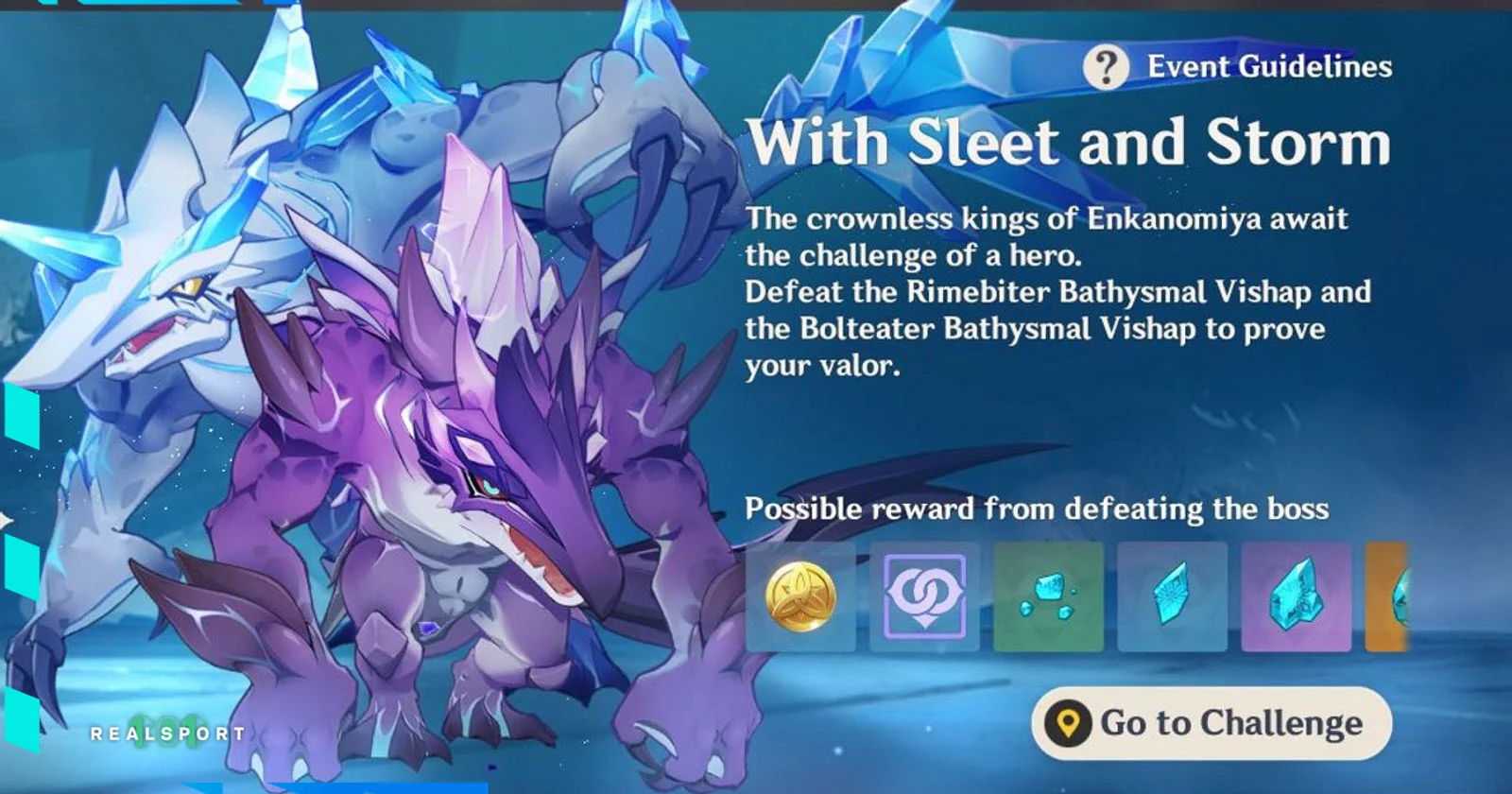The width and height of the screenshot is (1512, 794).
Task: Select the gold Mora coin reward
Action: pos(800,596)
